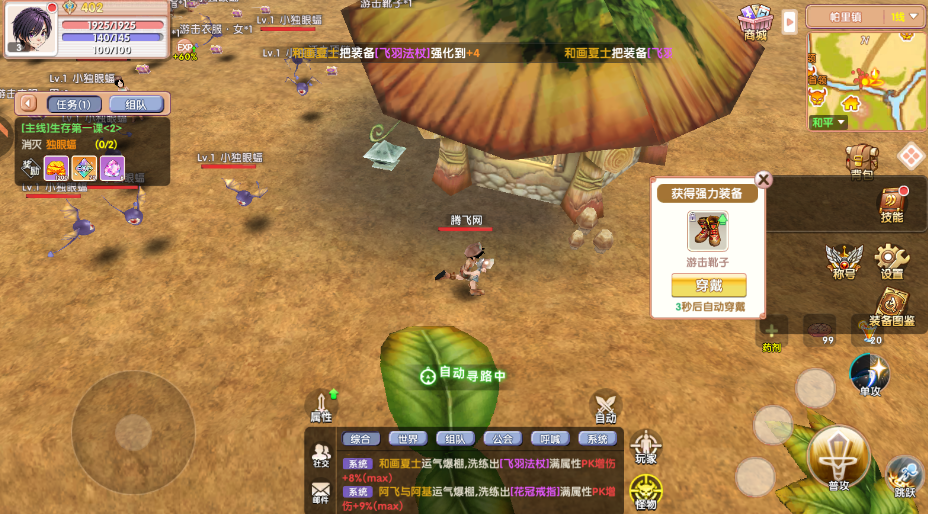The height and width of the screenshot is (514, 928).
Task: Open the 商城 shop
Action: click(x=756, y=21)
